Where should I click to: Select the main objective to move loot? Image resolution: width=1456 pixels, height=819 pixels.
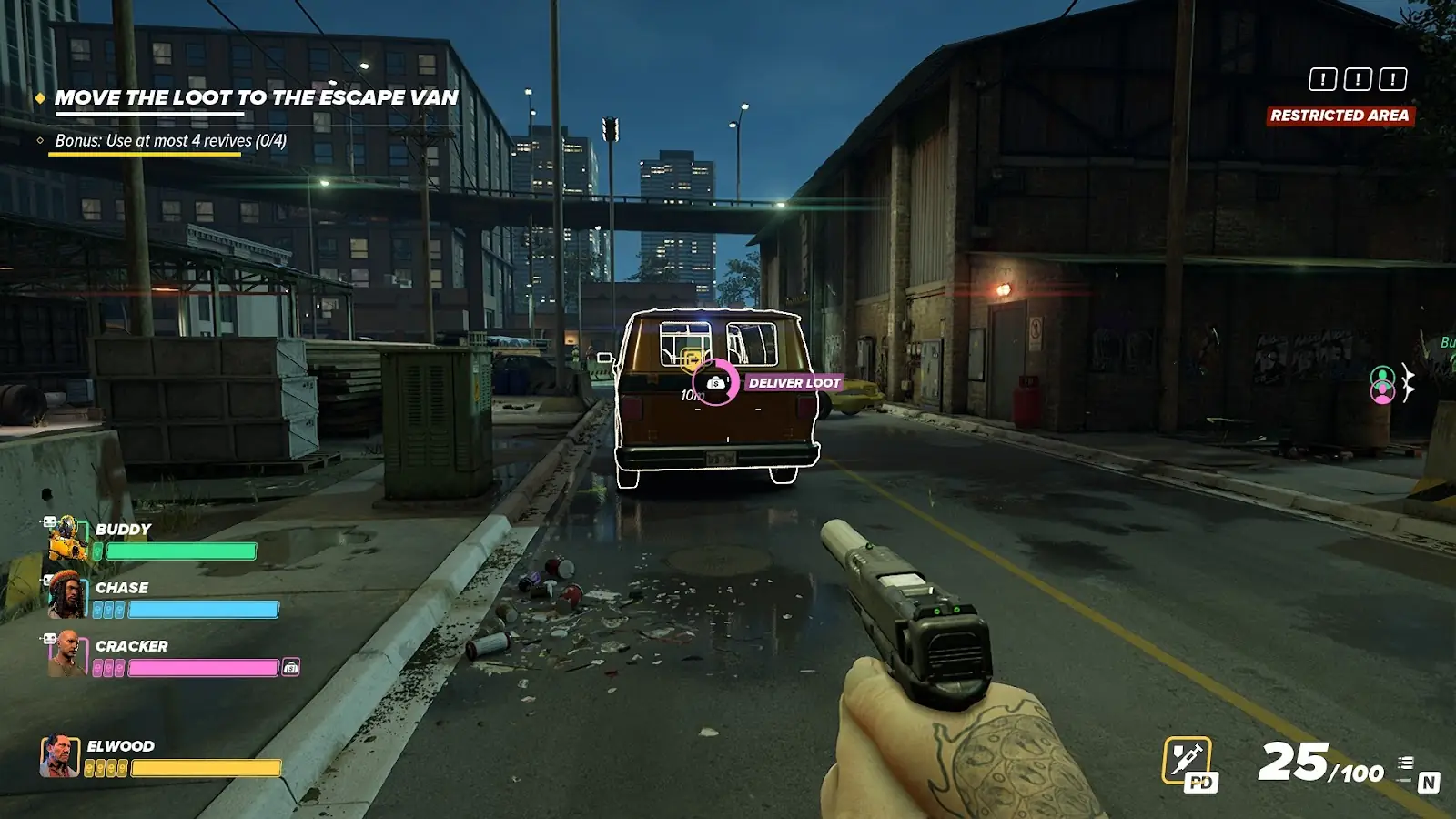point(256,98)
